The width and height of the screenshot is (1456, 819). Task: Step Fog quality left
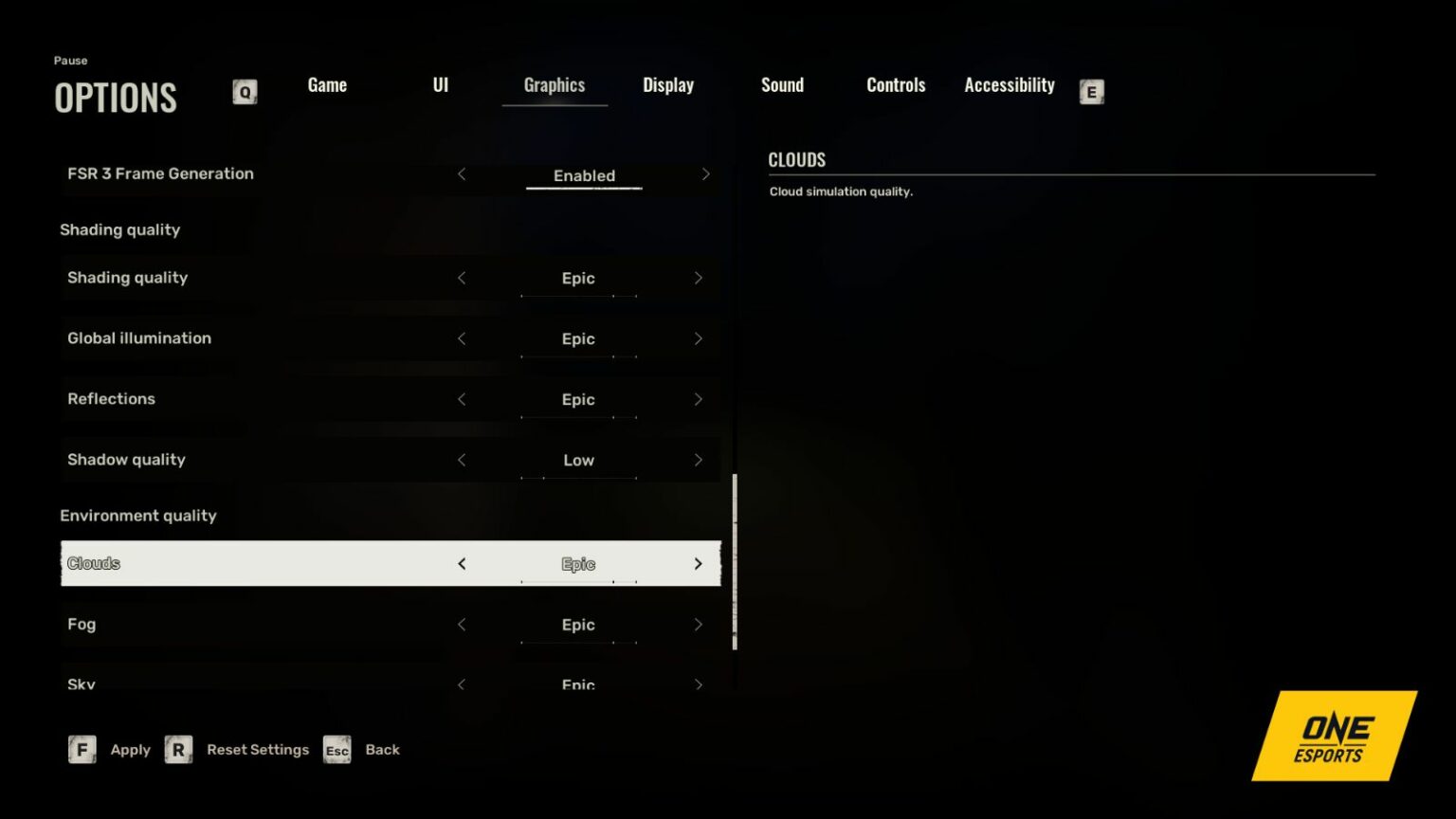pyautogui.click(x=462, y=625)
